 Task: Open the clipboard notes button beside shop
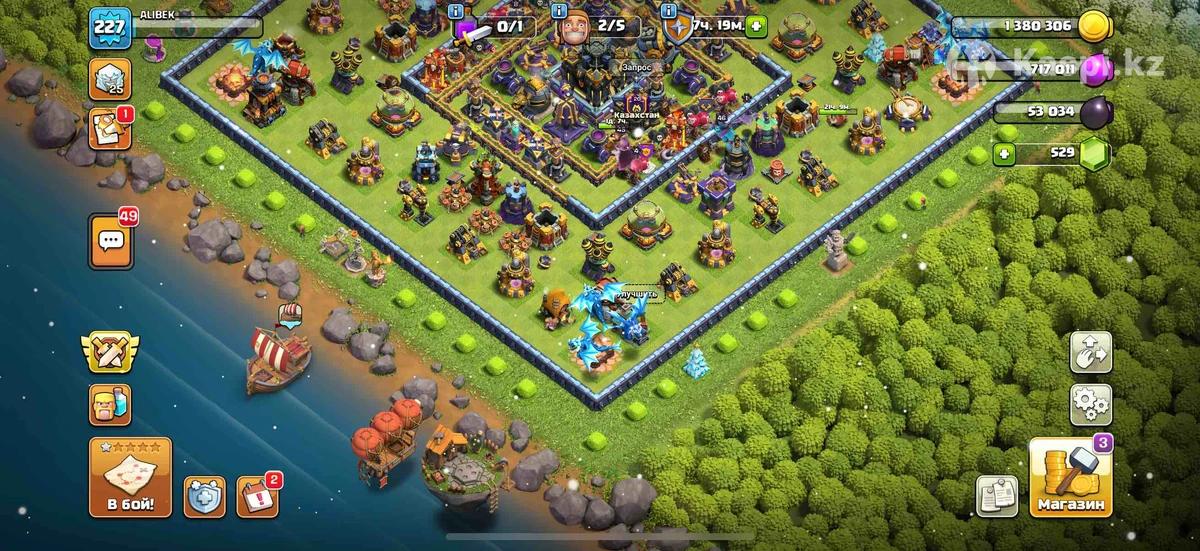coord(997,496)
